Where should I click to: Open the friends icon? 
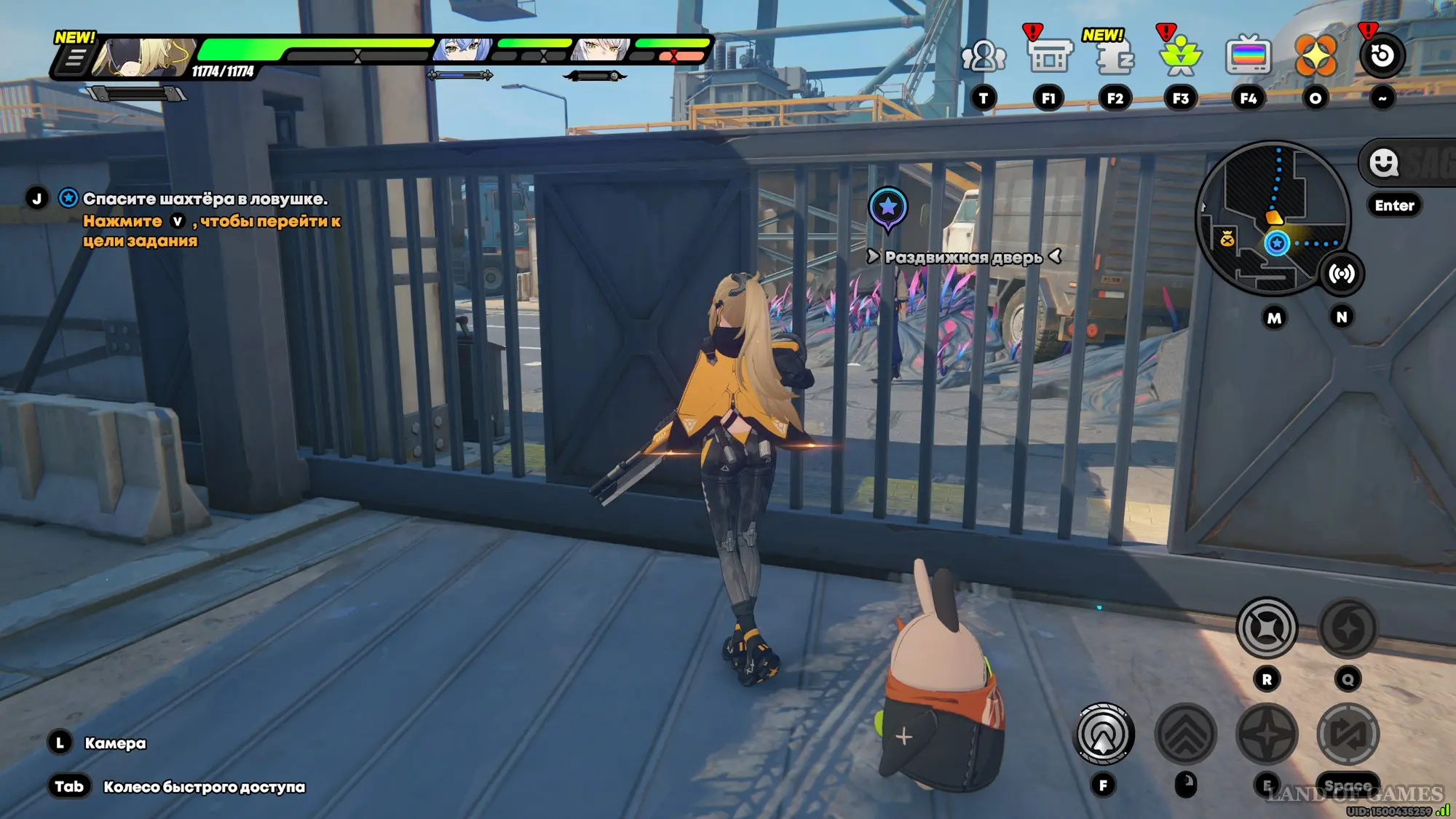pyautogui.click(x=983, y=56)
